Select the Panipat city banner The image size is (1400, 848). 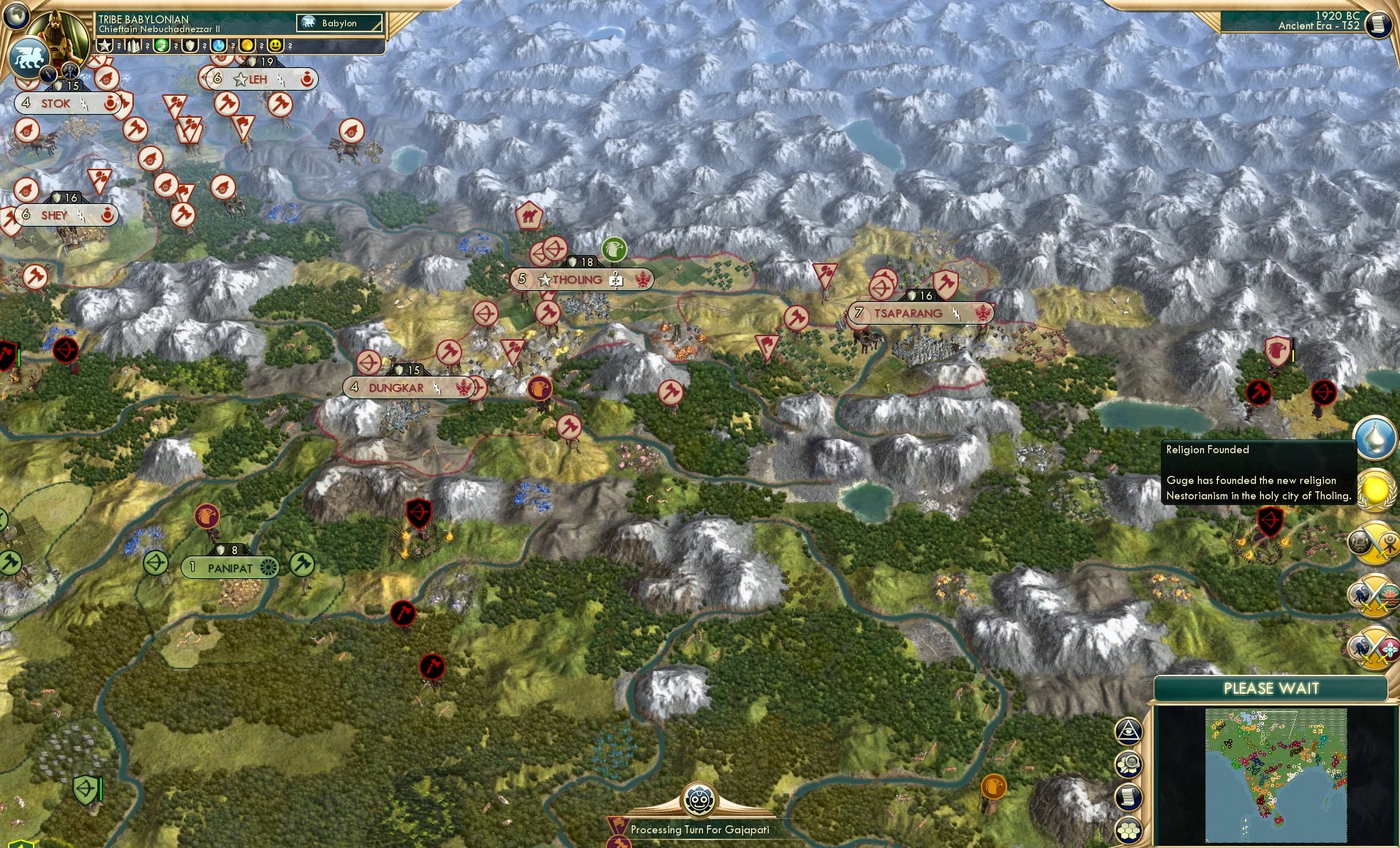point(230,567)
